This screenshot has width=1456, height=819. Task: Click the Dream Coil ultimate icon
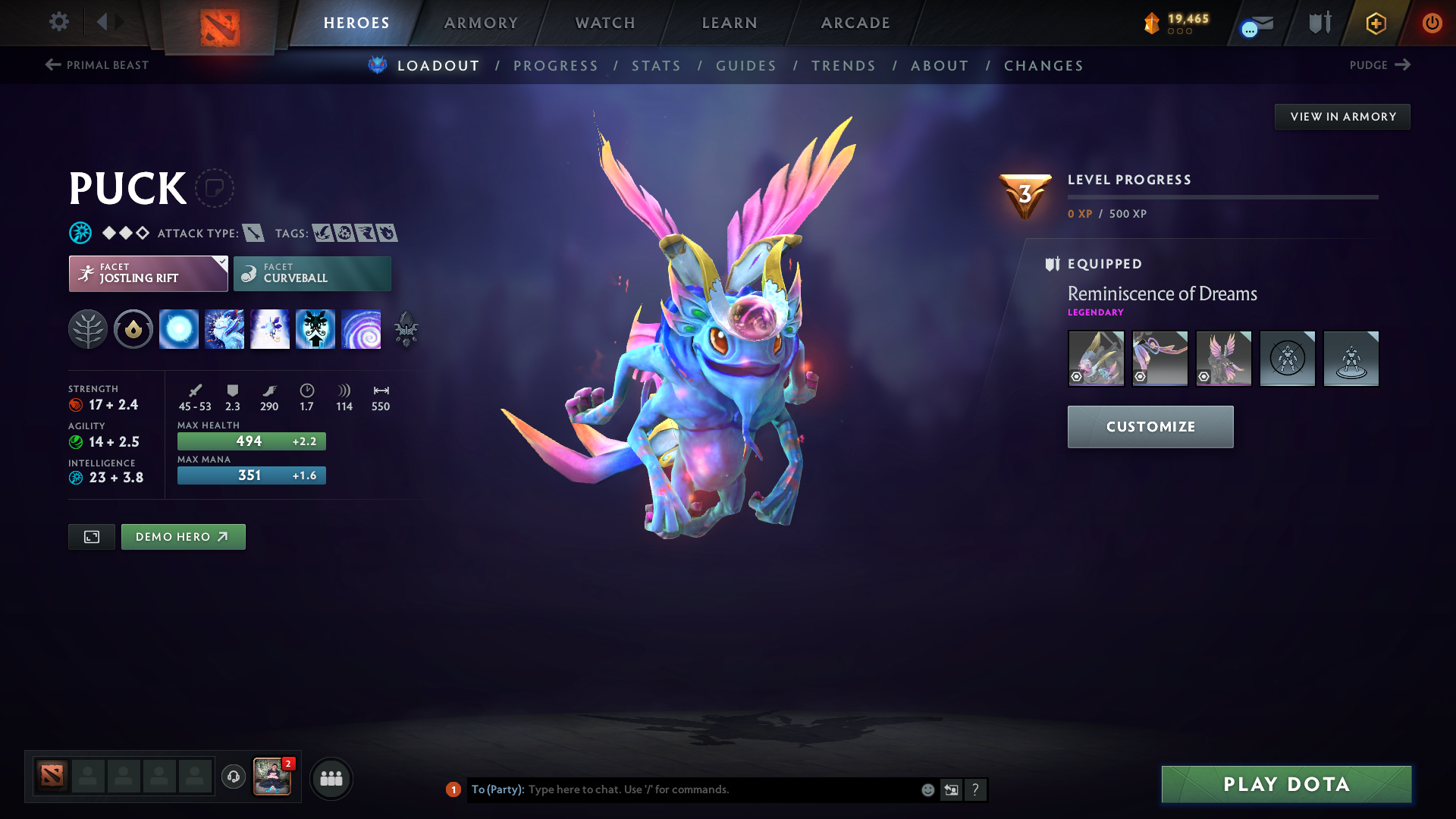362,328
